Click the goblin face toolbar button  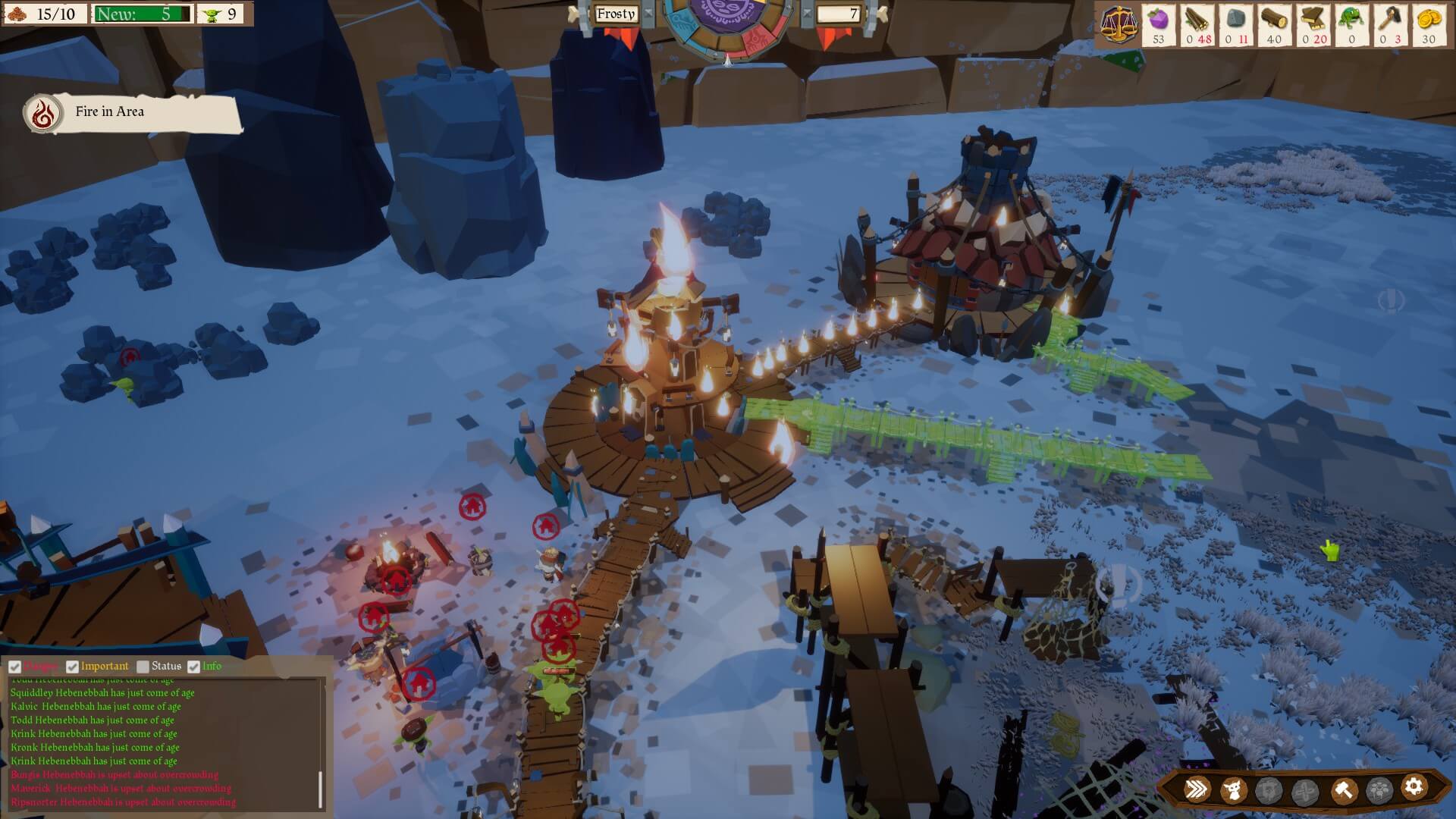[1234, 790]
